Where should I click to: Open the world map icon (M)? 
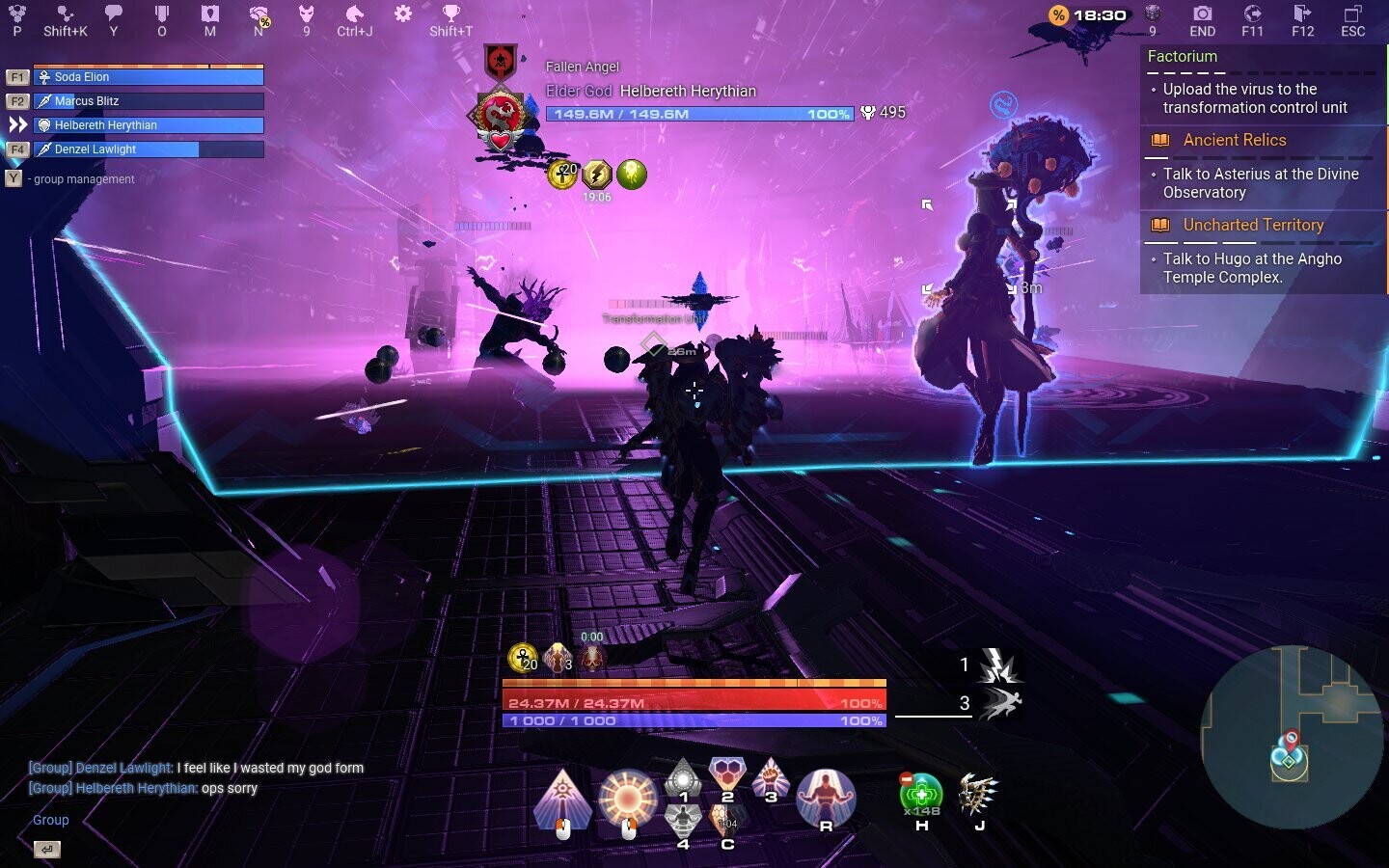[x=209, y=15]
